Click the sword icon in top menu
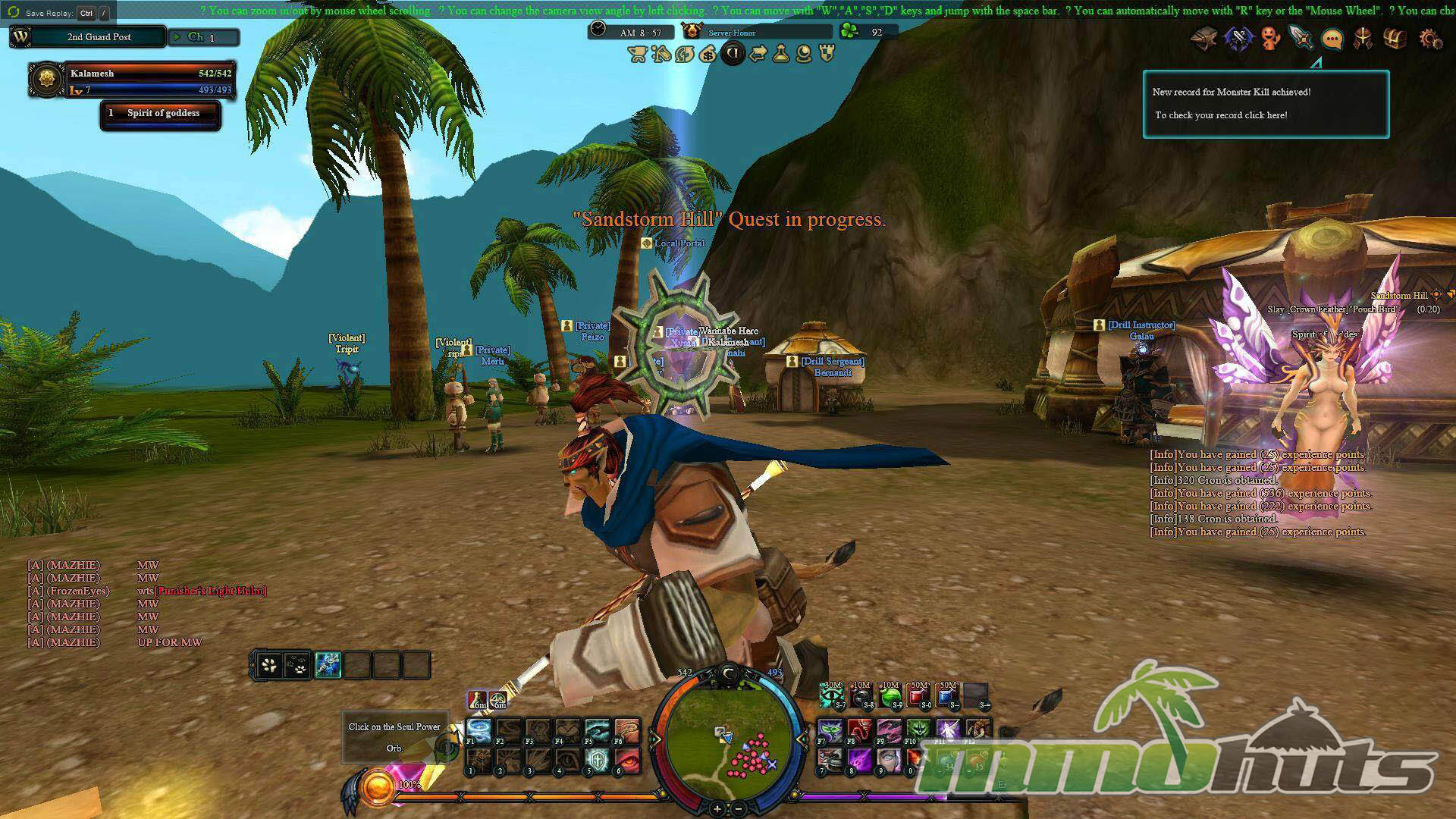This screenshot has width=1456, height=819. coord(1301,37)
